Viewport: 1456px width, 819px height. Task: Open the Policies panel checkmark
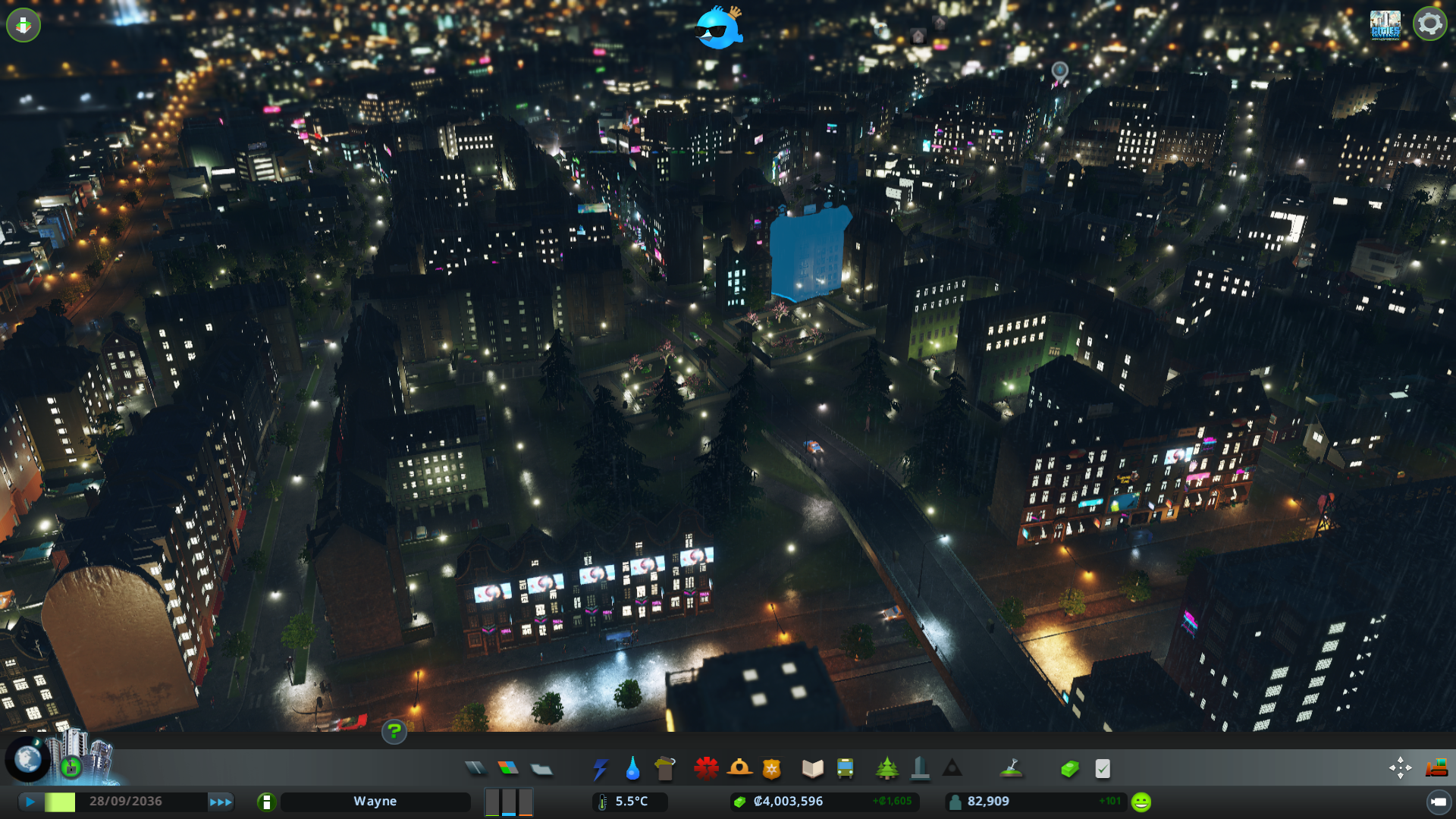(1102, 767)
